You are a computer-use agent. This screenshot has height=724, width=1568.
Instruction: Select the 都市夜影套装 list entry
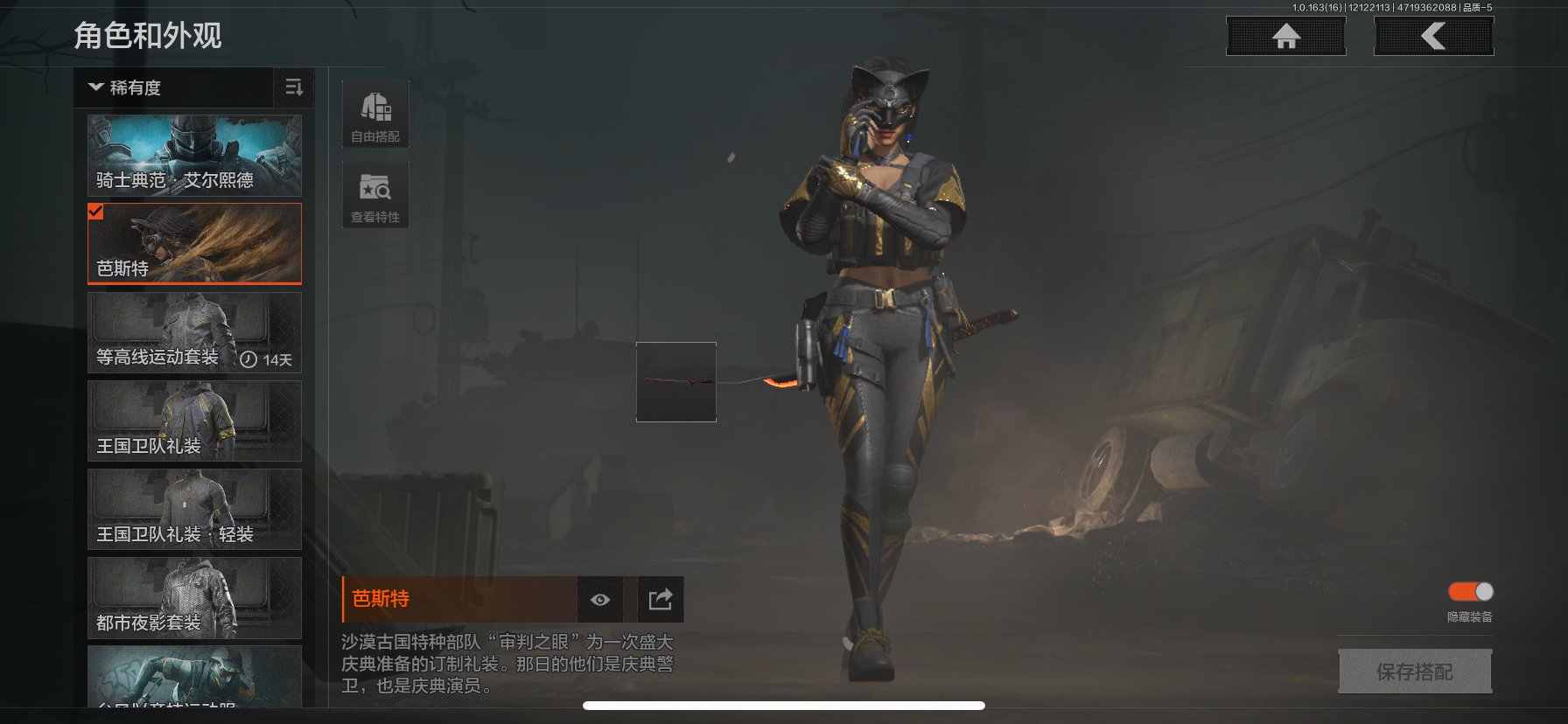(193, 600)
